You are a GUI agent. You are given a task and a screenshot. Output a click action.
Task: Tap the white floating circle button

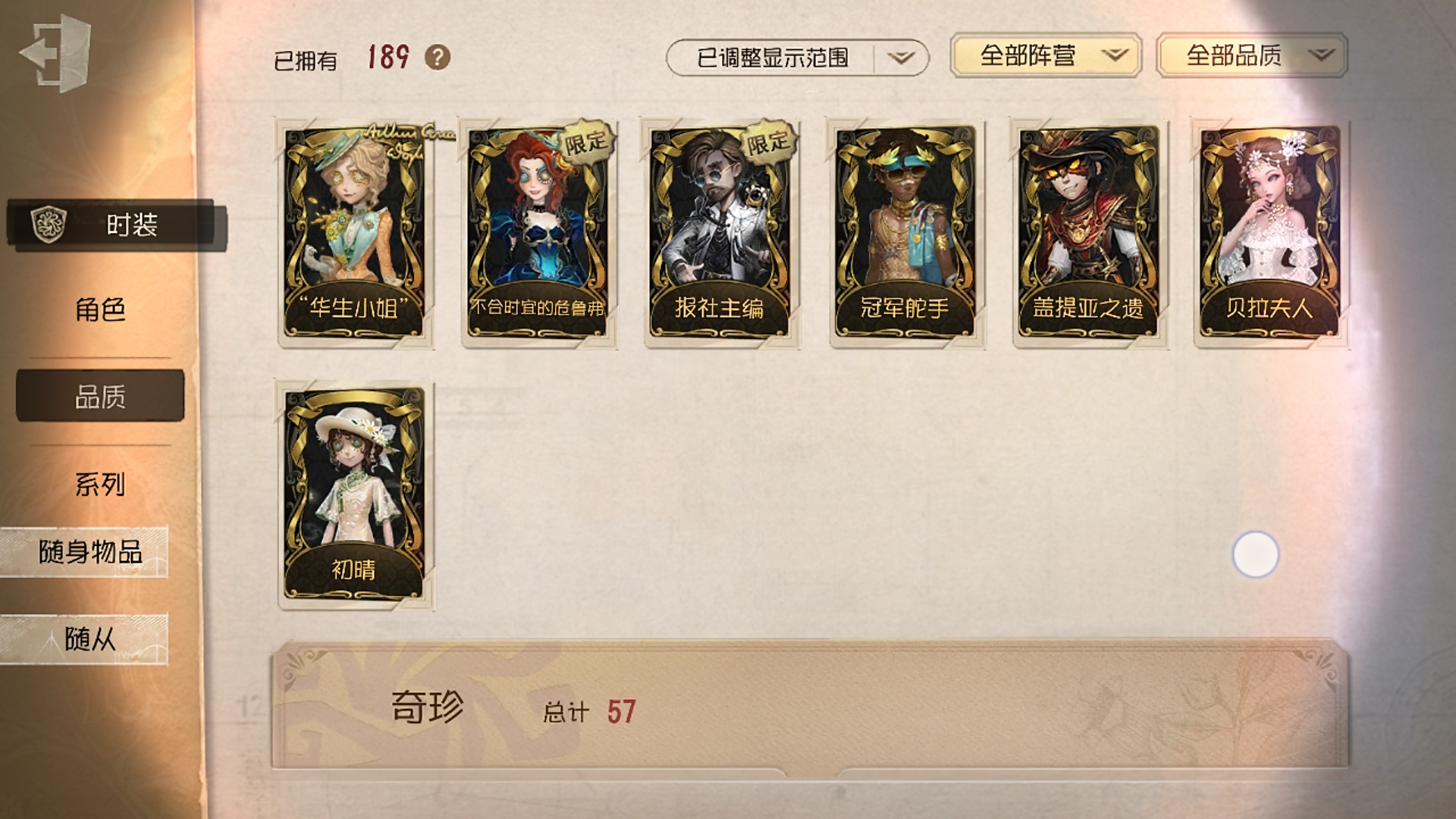tap(1255, 554)
